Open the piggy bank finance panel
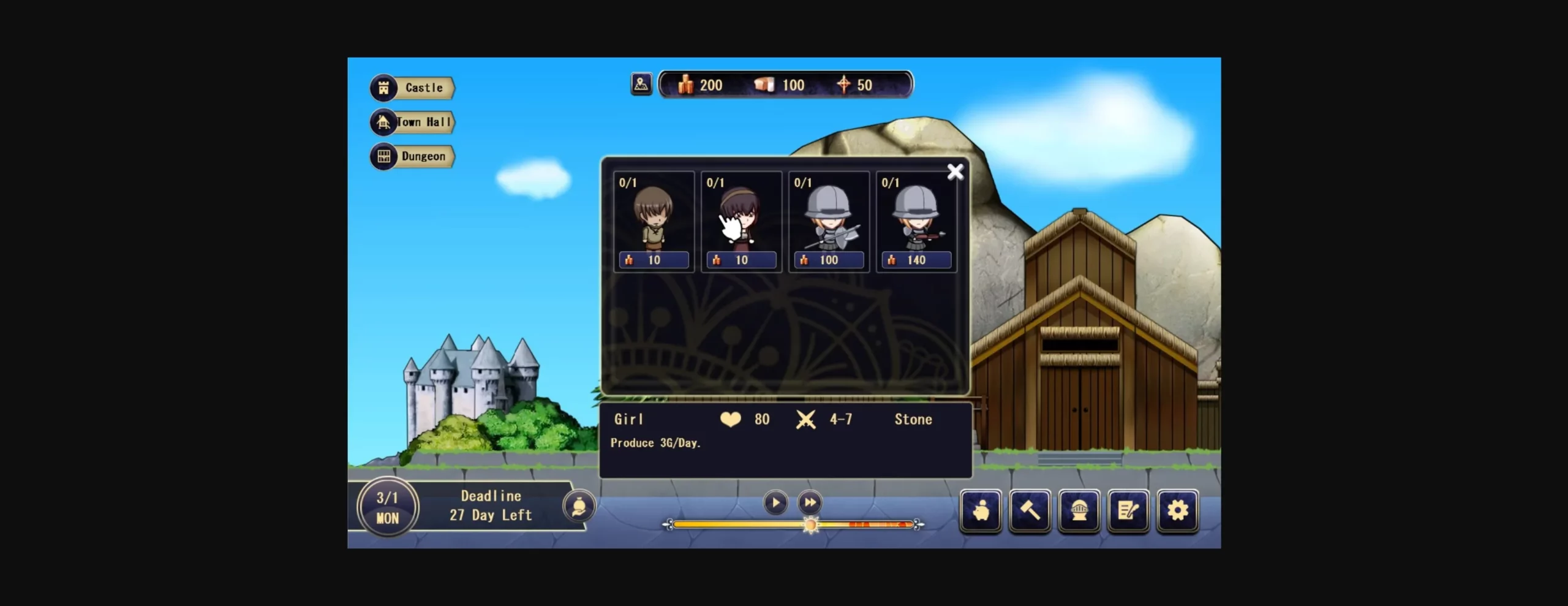Viewport: 1568px width, 606px height. pos(981,510)
